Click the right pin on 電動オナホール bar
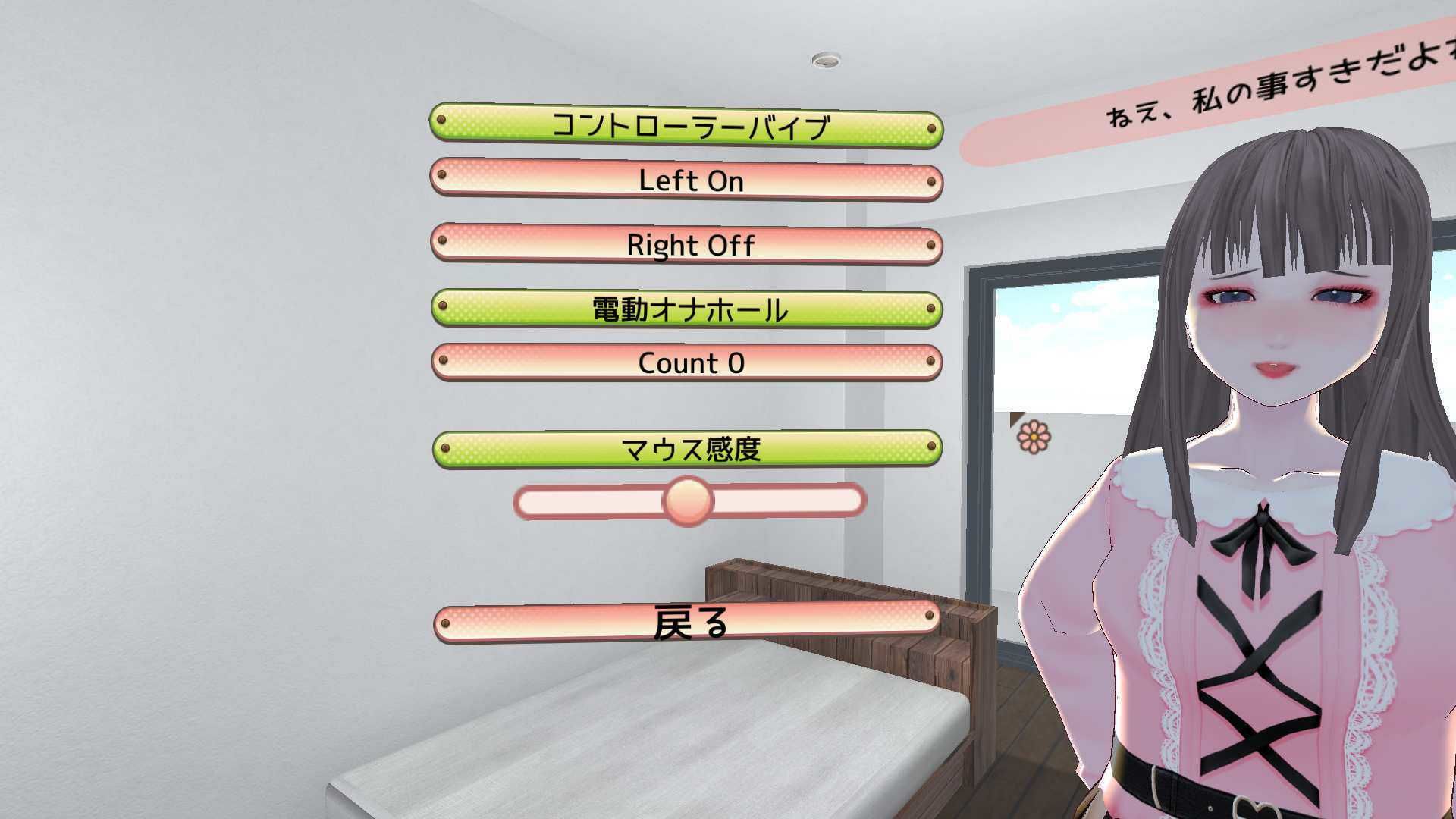This screenshot has height=819, width=1456. tap(930, 309)
